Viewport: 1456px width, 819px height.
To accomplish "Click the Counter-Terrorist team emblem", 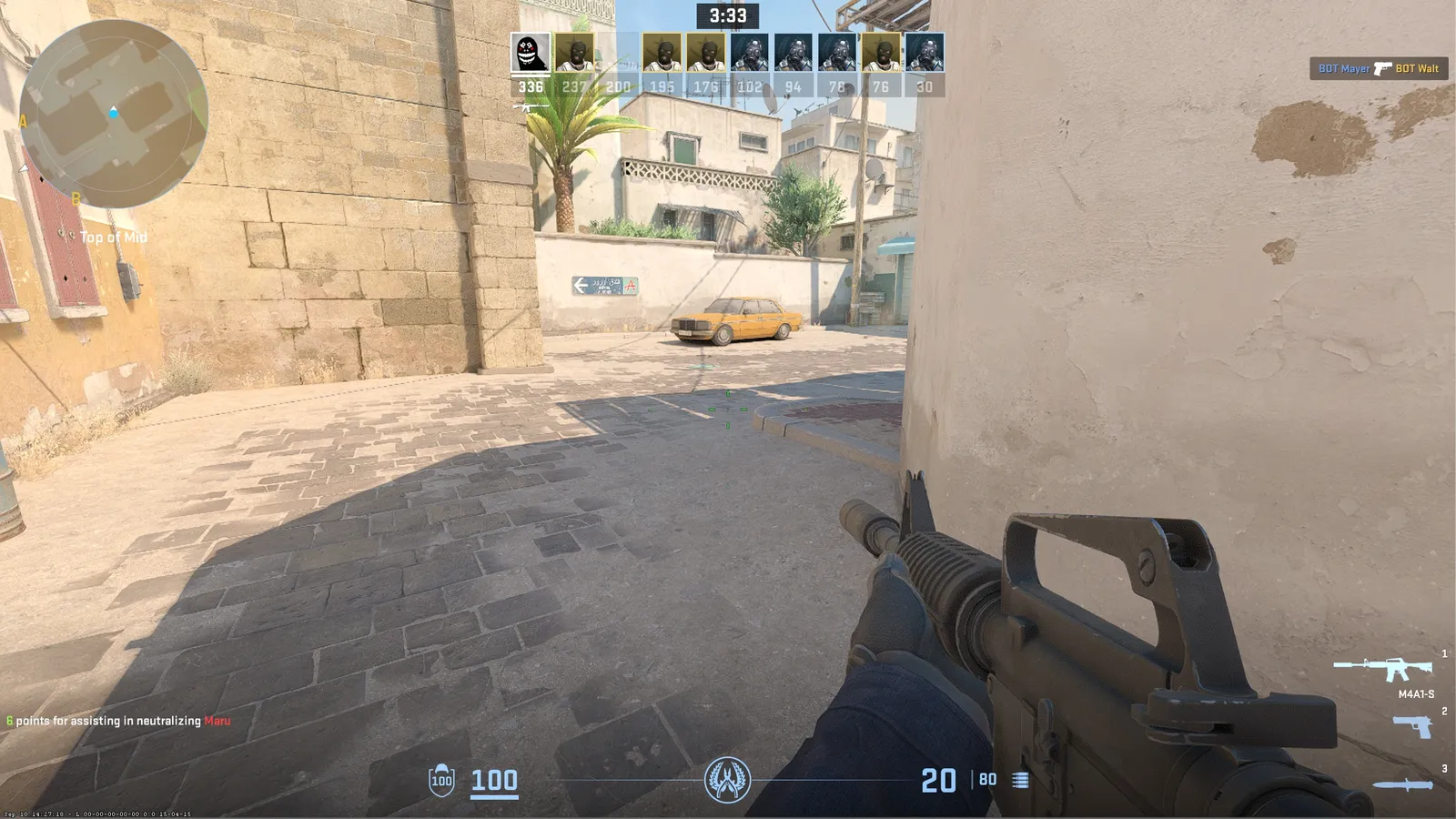I will tap(727, 780).
